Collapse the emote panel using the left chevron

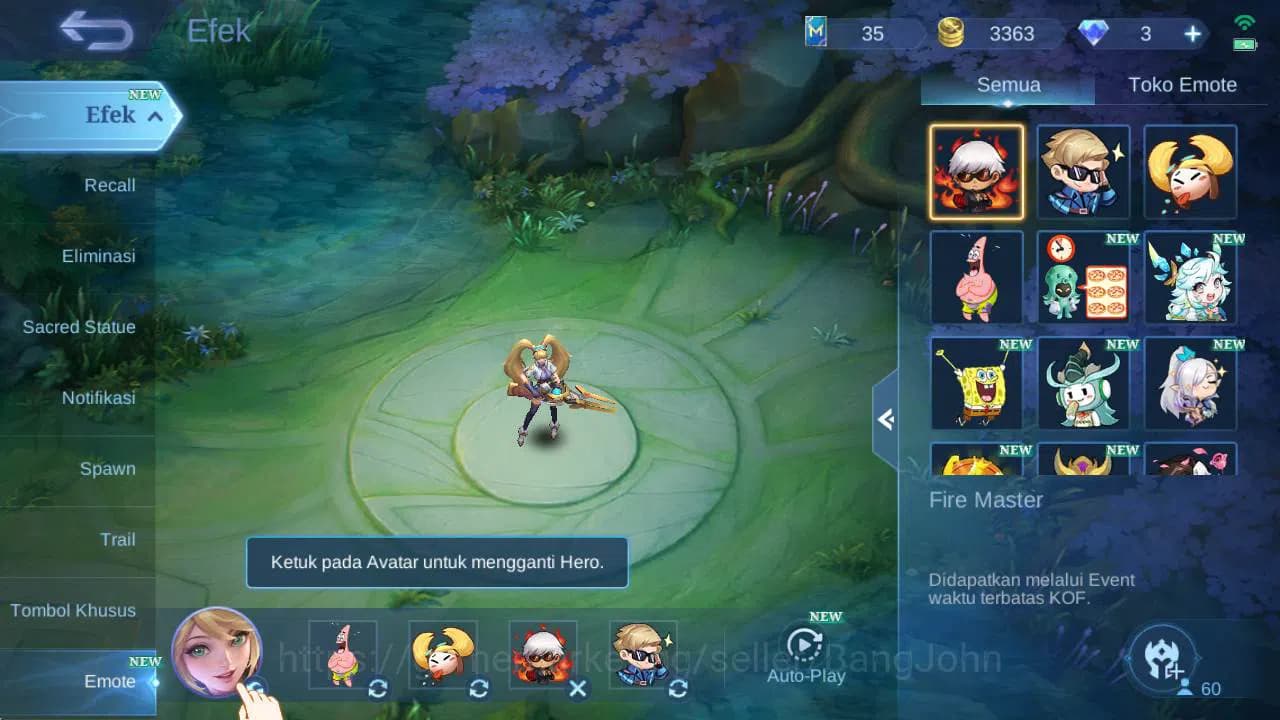[884, 420]
